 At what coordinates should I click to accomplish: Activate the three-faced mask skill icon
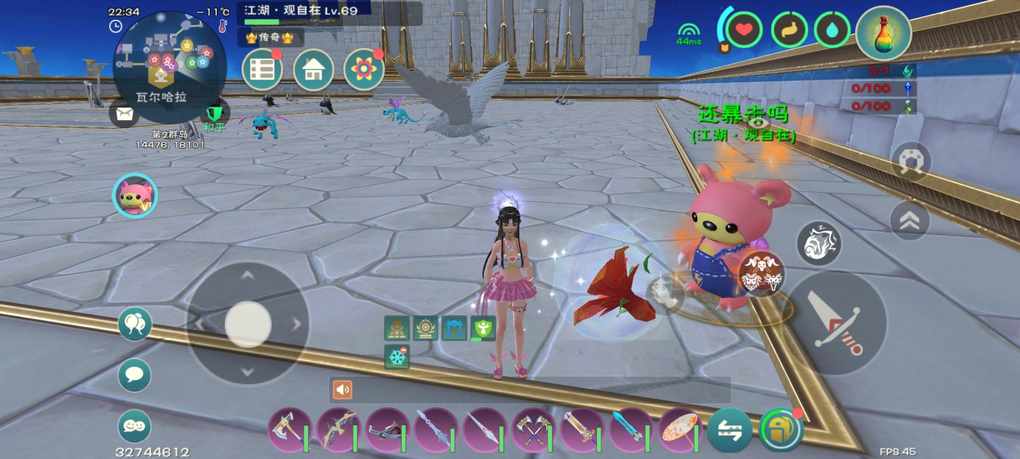(x=761, y=274)
